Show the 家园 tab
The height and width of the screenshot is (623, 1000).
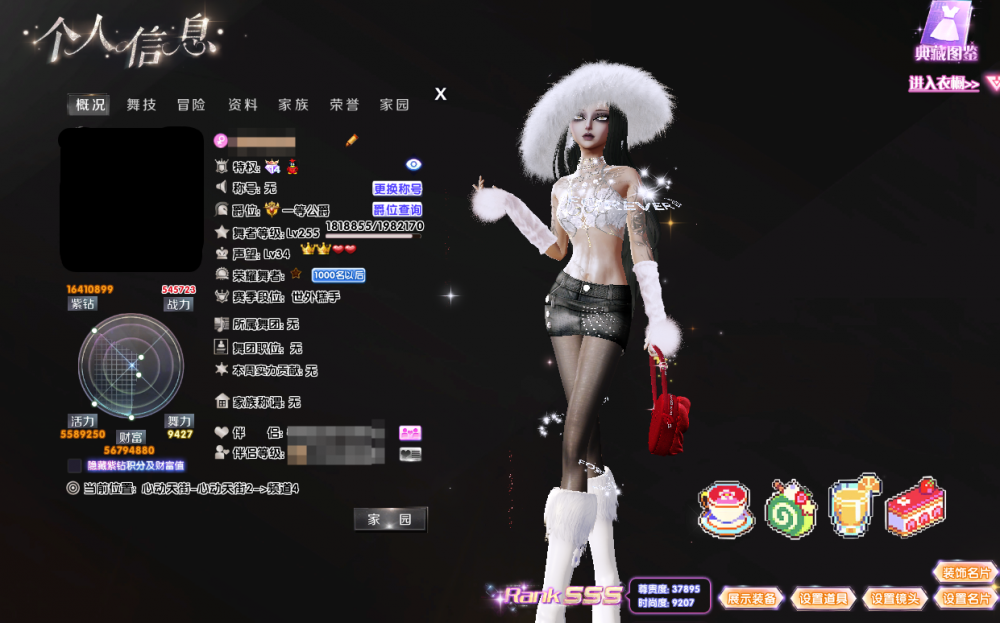click(394, 104)
